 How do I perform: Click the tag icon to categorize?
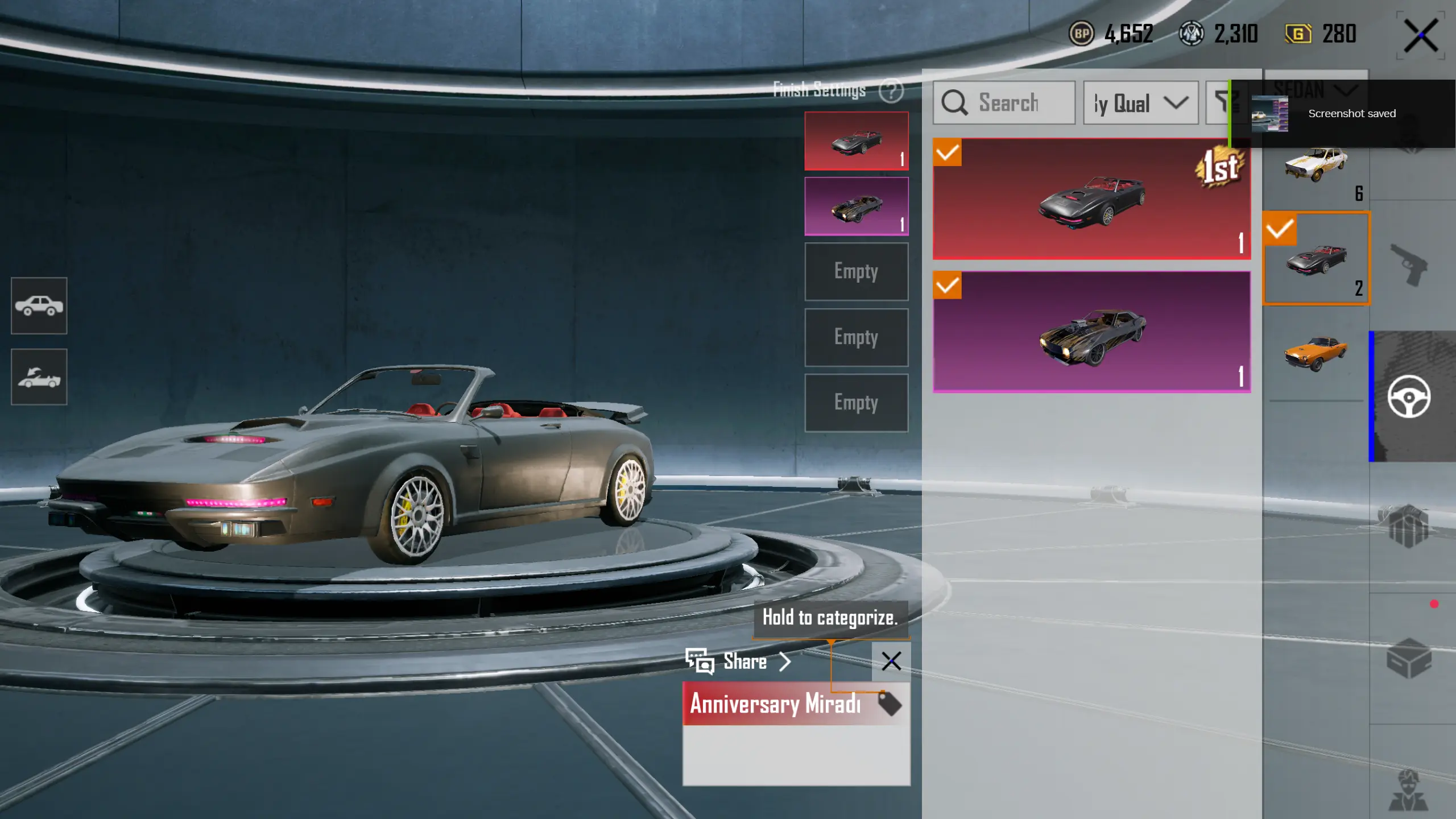[890, 704]
